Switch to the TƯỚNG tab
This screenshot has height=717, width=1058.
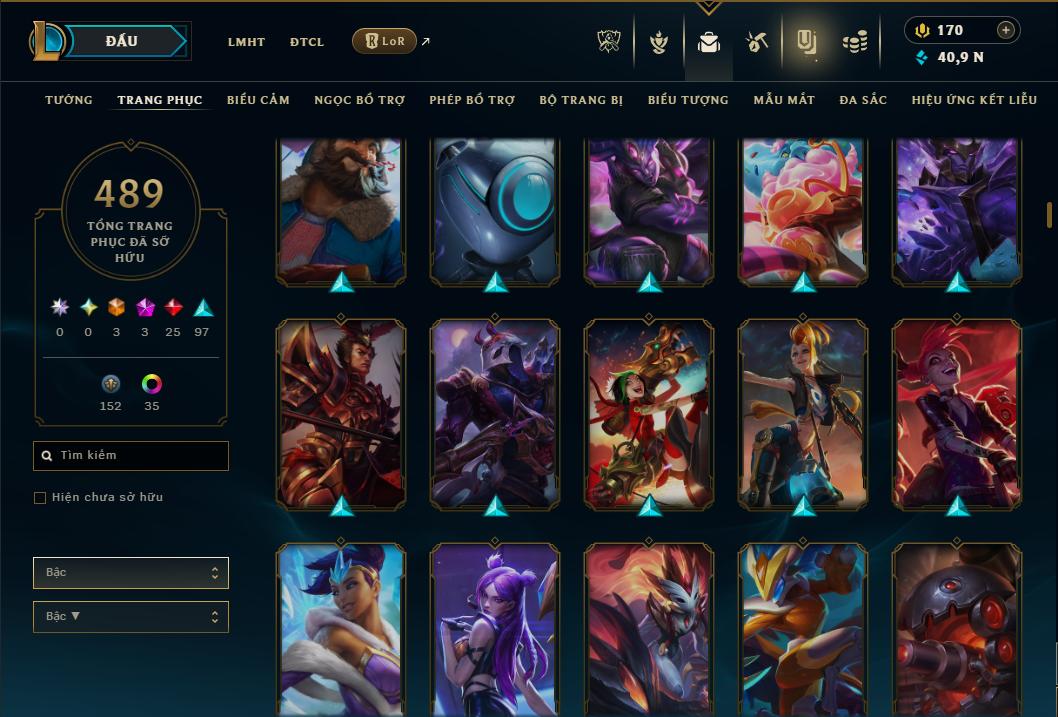[x=69, y=100]
